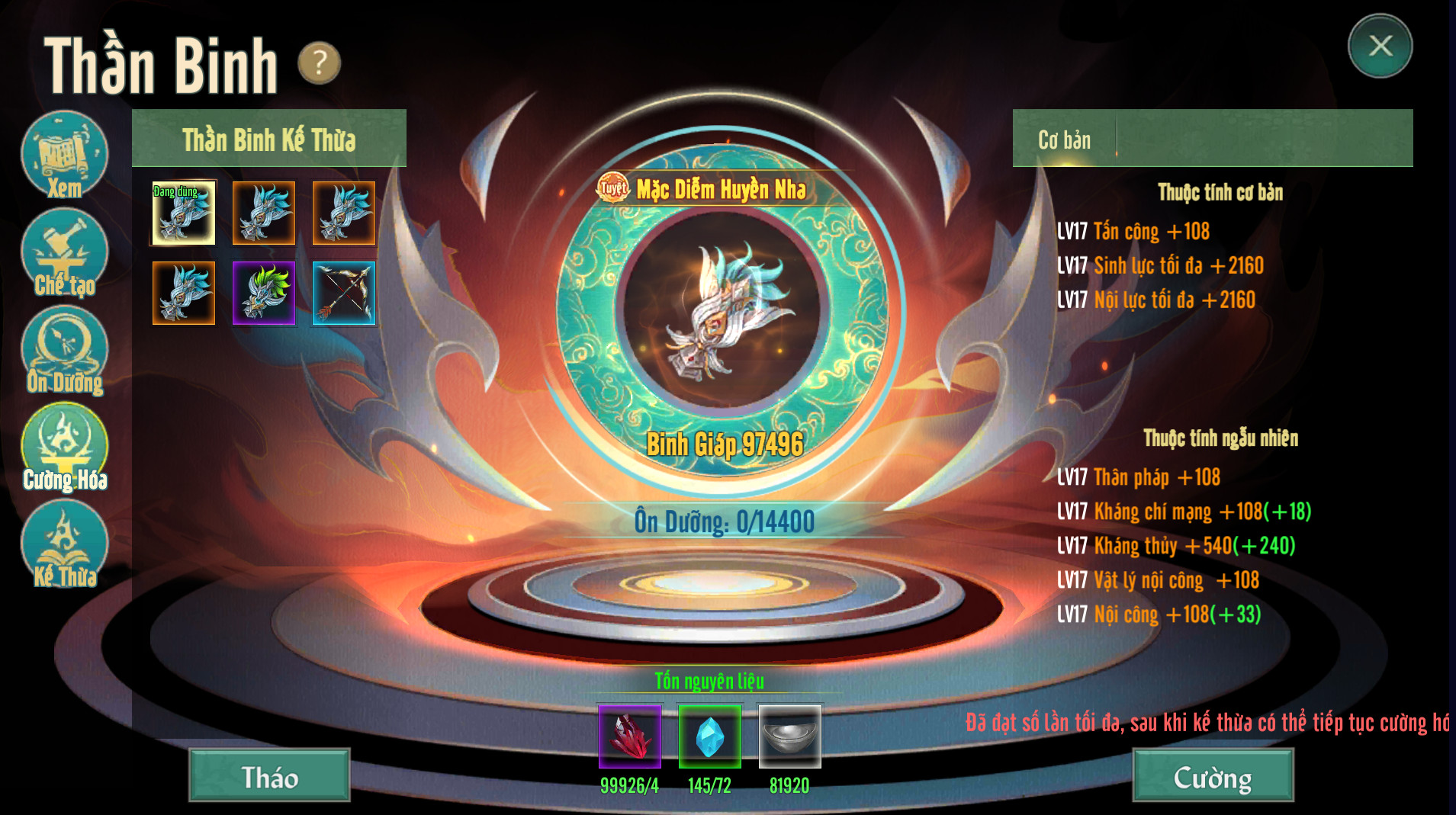Screen dimensions: 1456x815
Task: Inspect the red crystal material slot
Action: point(630,736)
